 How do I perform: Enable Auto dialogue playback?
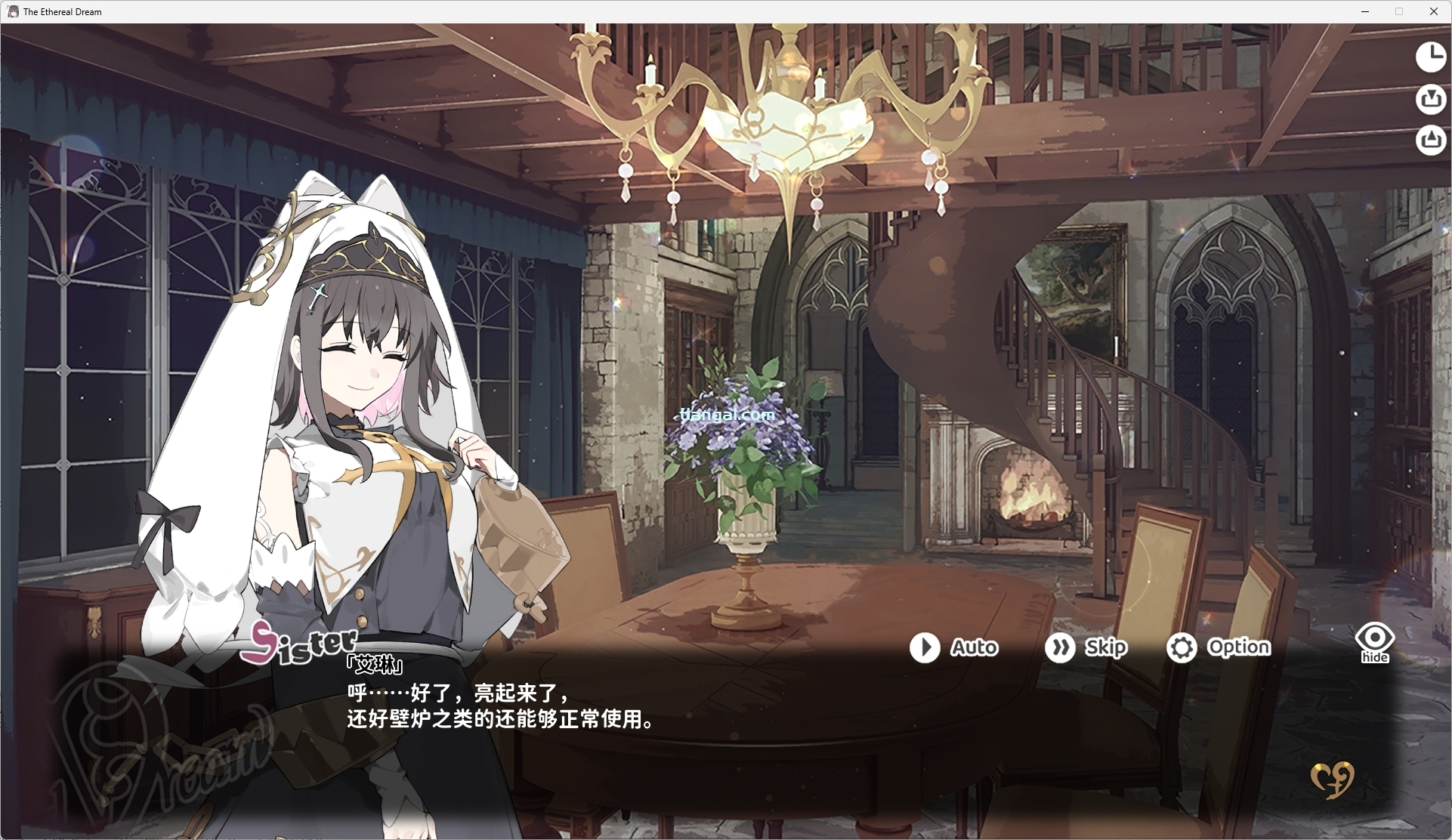953,647
